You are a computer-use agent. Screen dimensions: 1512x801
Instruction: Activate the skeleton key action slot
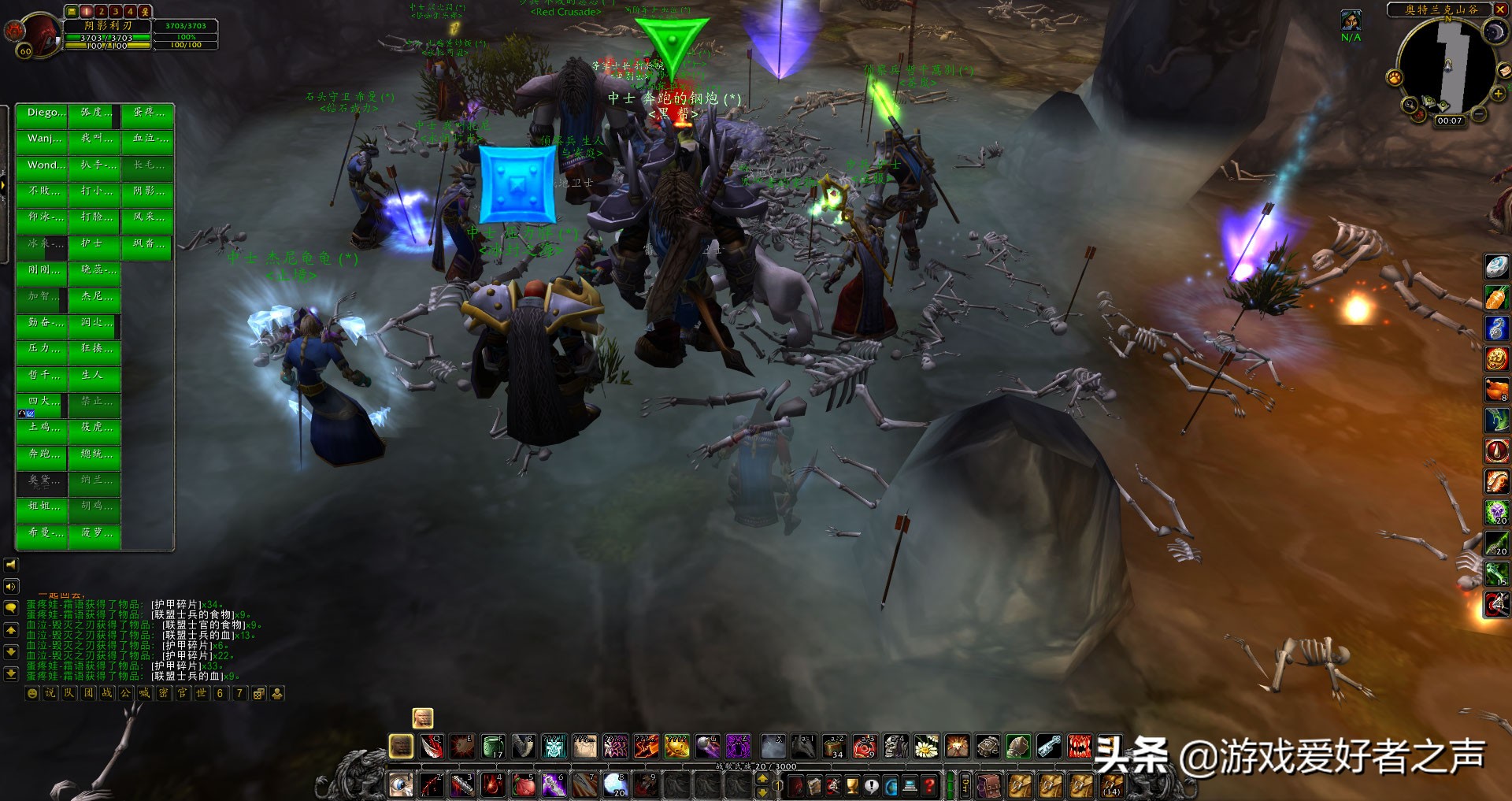(1049, 746)
